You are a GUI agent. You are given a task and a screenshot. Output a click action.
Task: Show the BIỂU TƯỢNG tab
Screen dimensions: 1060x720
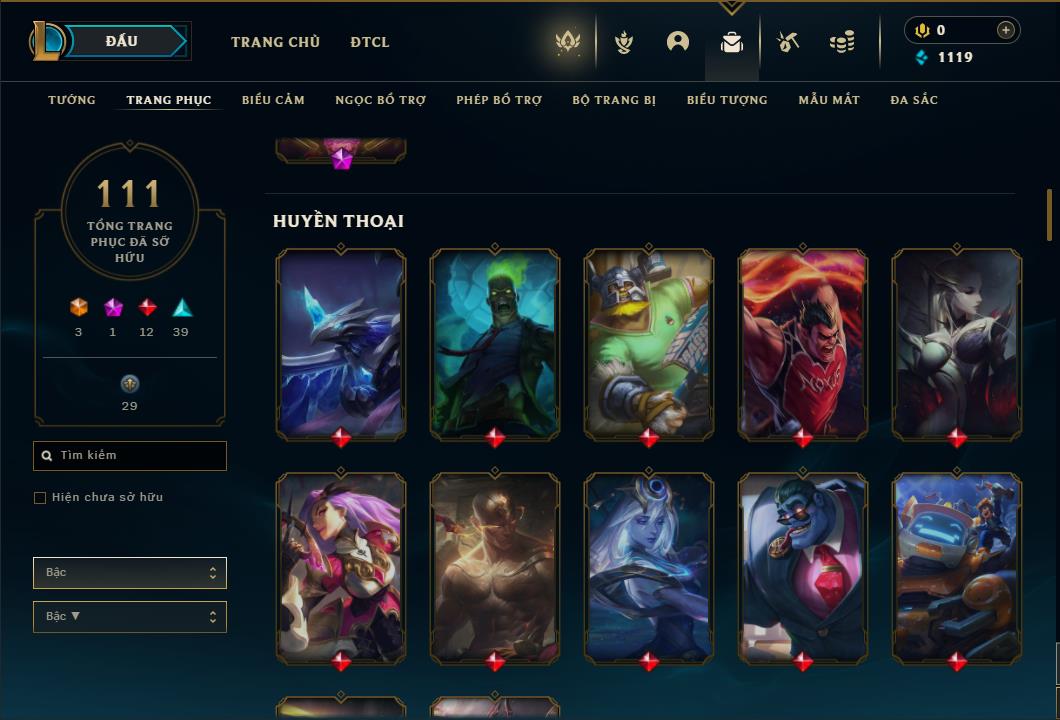point(727,100)
